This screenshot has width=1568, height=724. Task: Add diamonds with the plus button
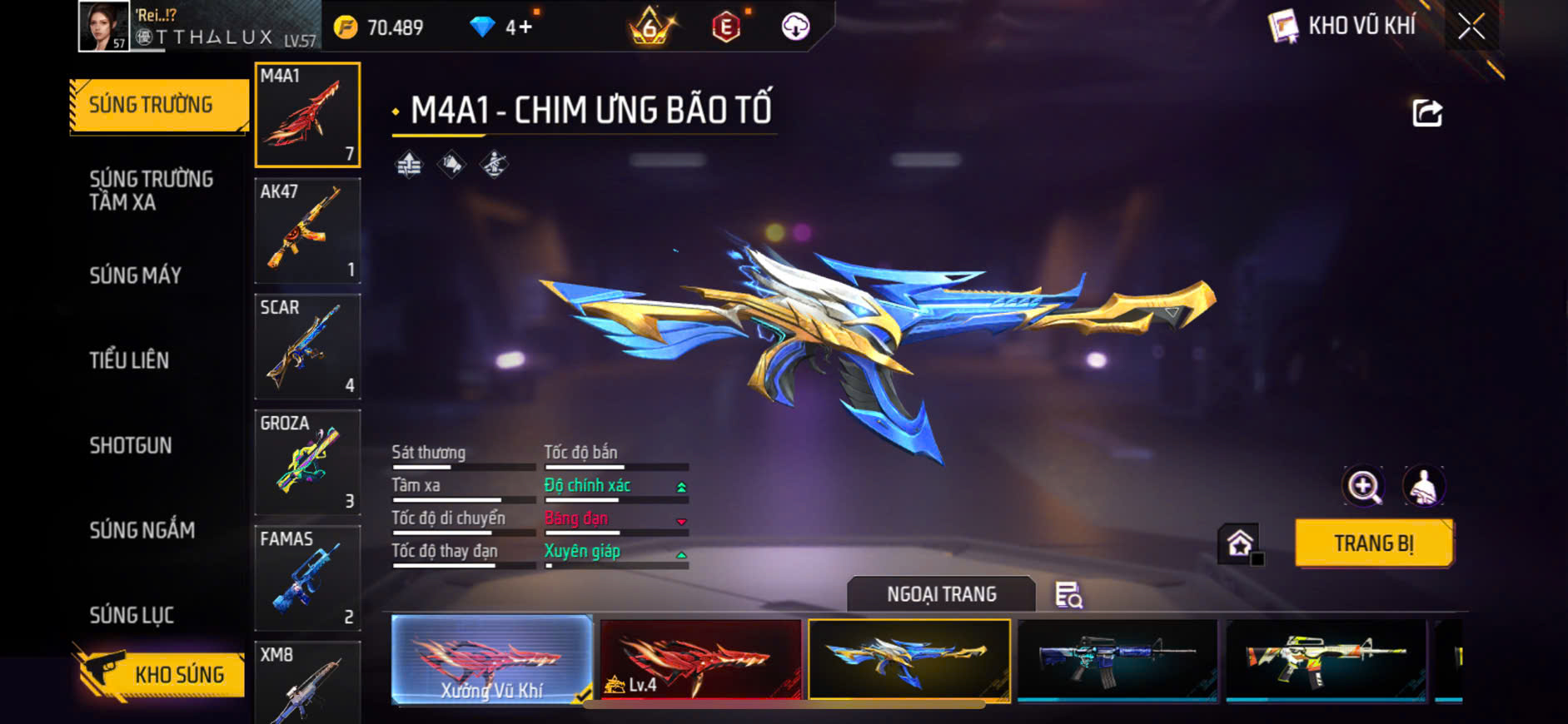(525, 27)
